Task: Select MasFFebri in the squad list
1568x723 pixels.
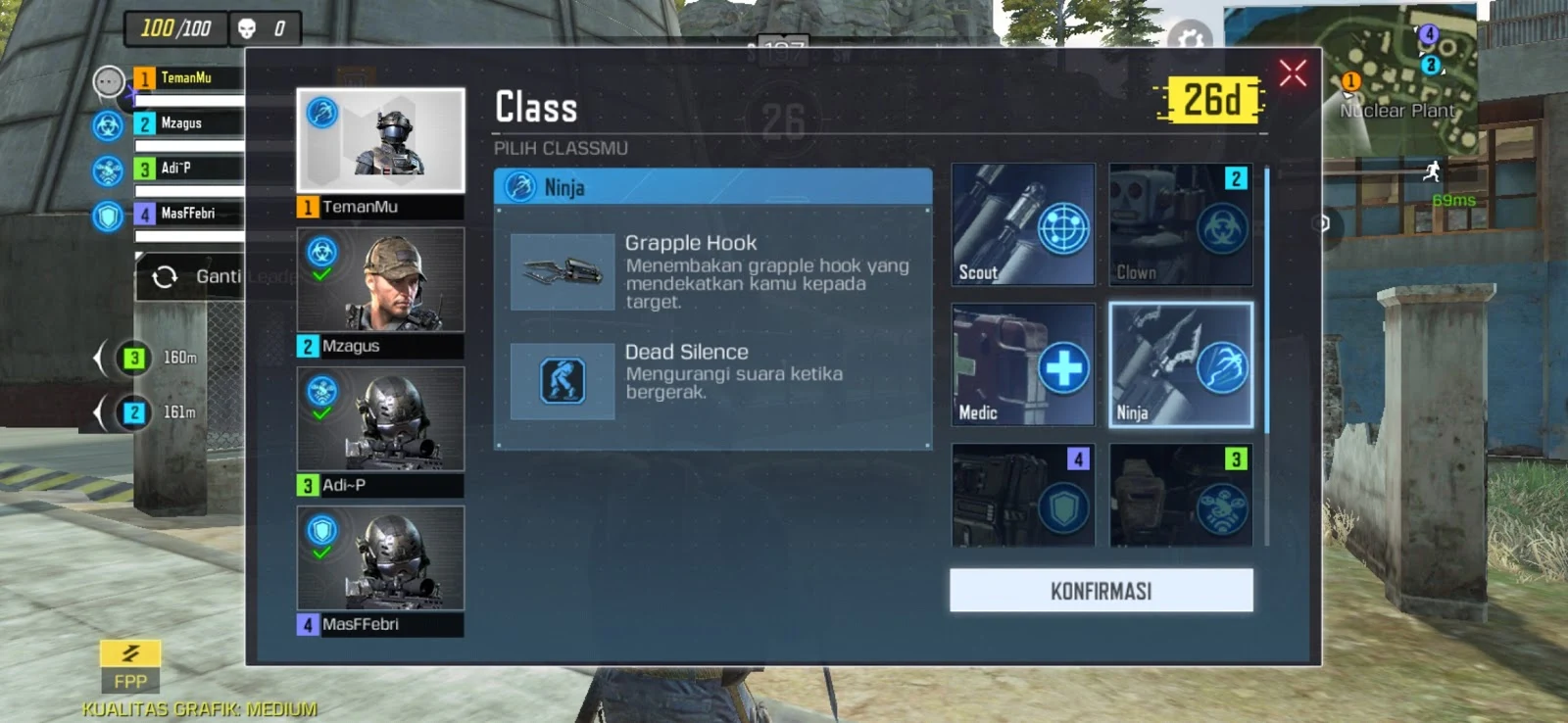Action: (187, 214)
